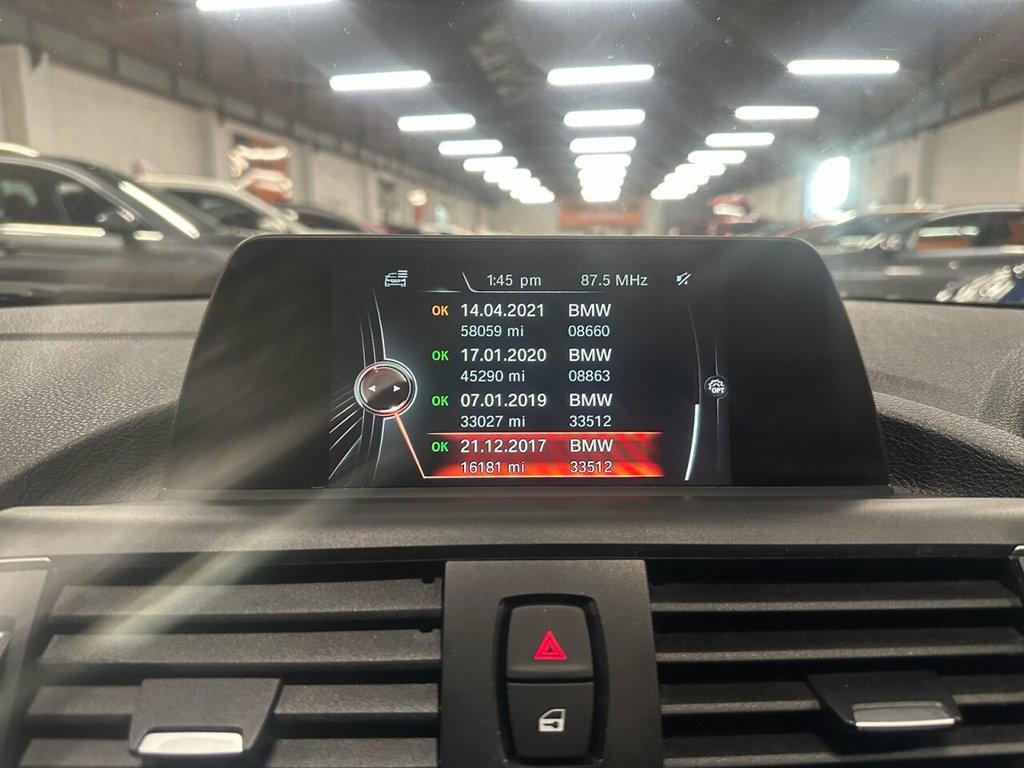Select the 14.04.2021 service history entry
The width and height of the screenshot is (1024, 768).
(522, 320)
